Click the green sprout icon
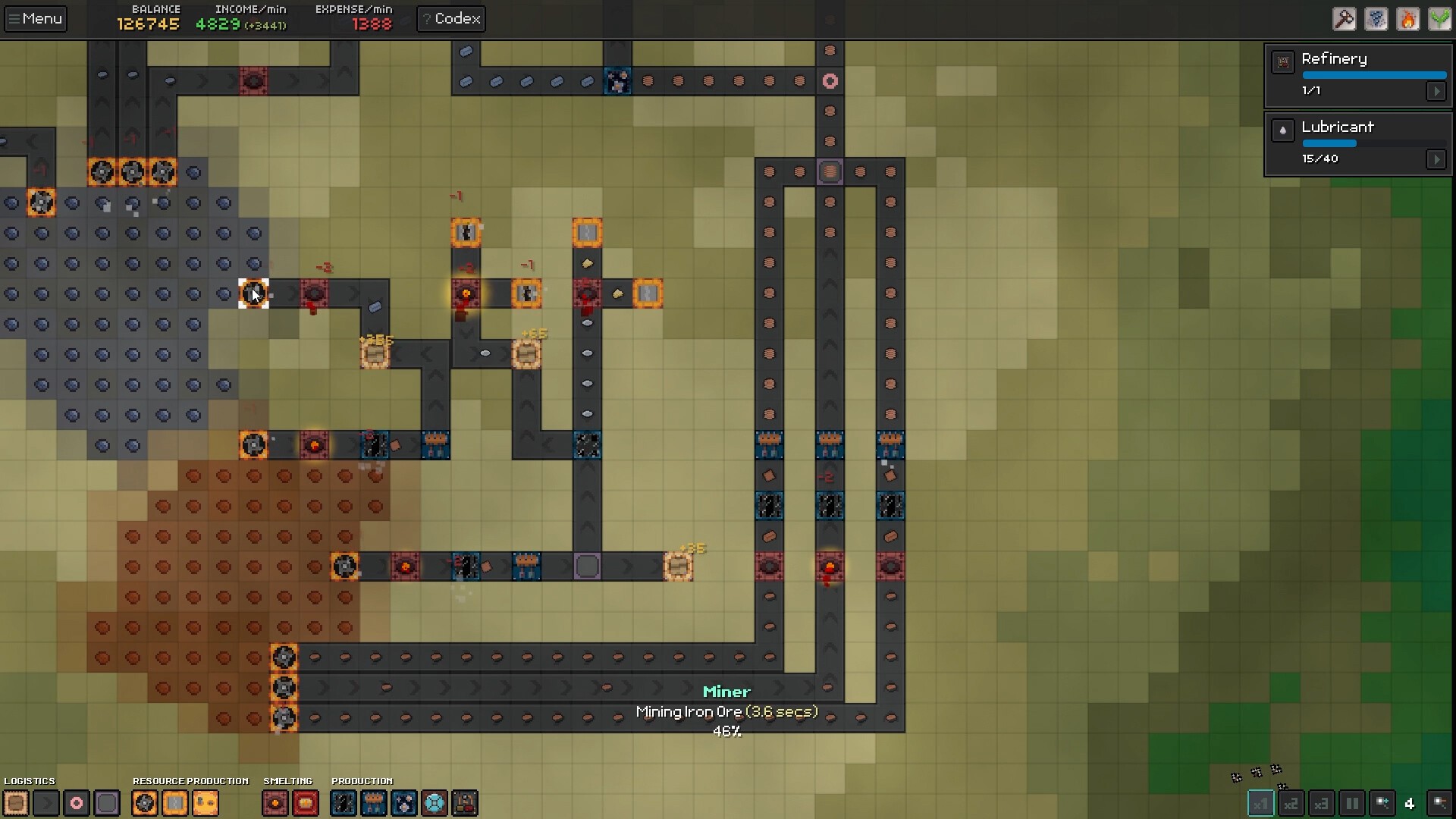The height and width of the screenshot is (819, 1456). 1439,19
